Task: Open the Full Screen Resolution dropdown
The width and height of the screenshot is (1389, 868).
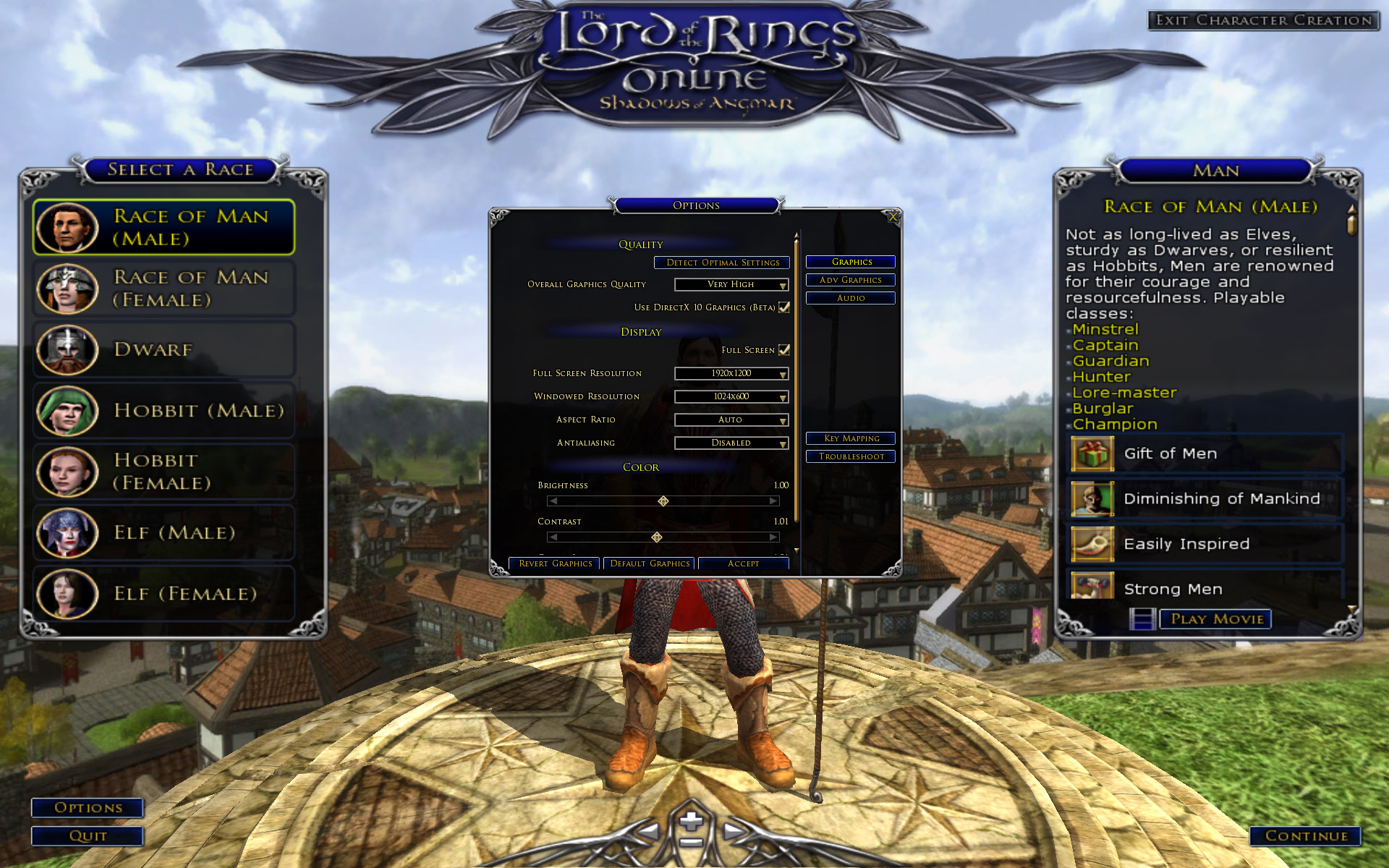Action: [x=731, y=374]
